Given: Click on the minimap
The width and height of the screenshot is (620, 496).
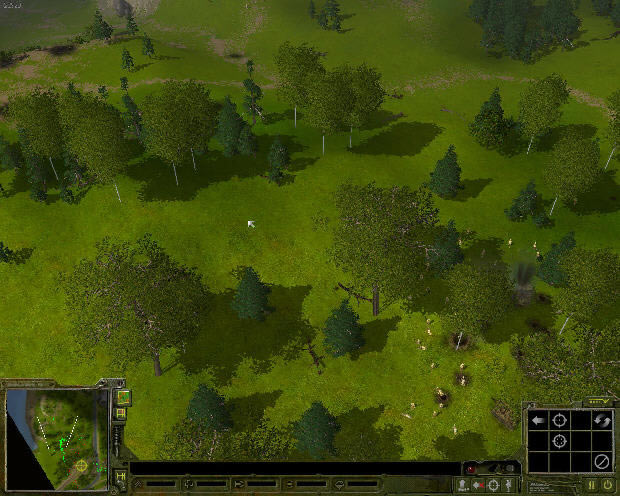Looking at the screenshot, I should click(58, 431).
